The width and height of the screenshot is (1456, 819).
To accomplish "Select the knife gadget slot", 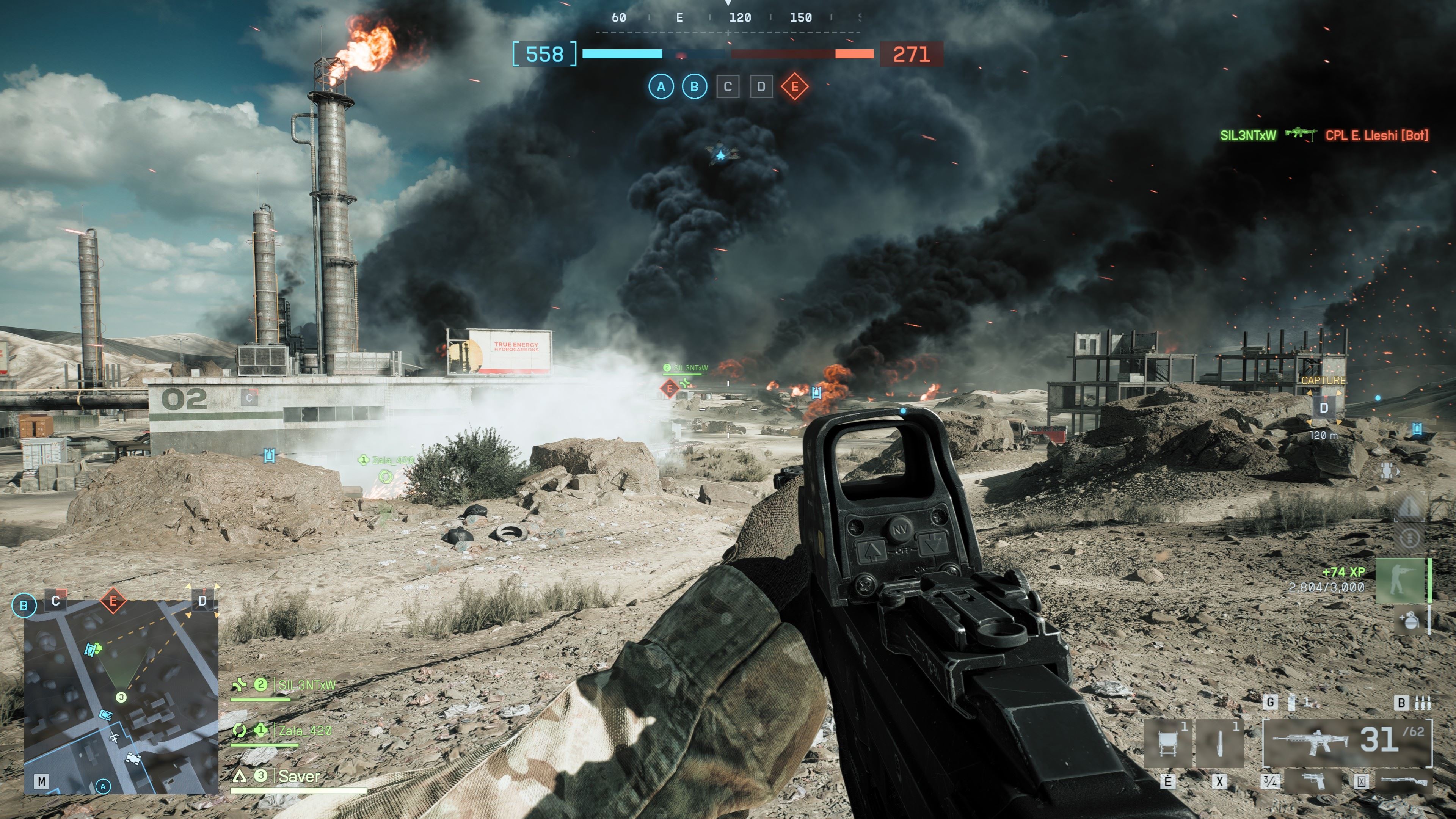I will click(x=1219, y=744).
